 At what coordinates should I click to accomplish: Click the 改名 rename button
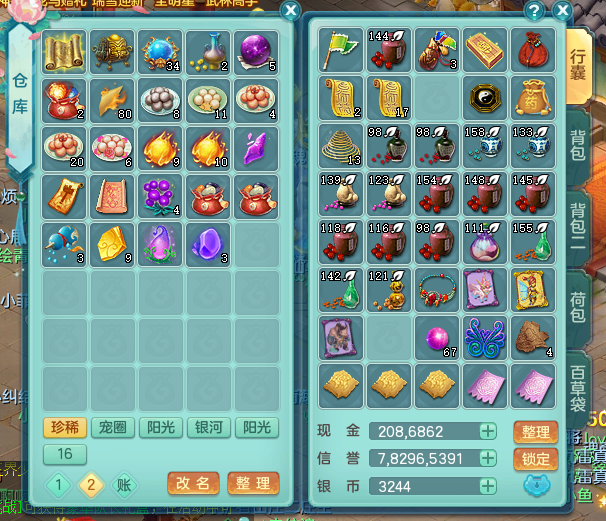click(x=193, y=484)
